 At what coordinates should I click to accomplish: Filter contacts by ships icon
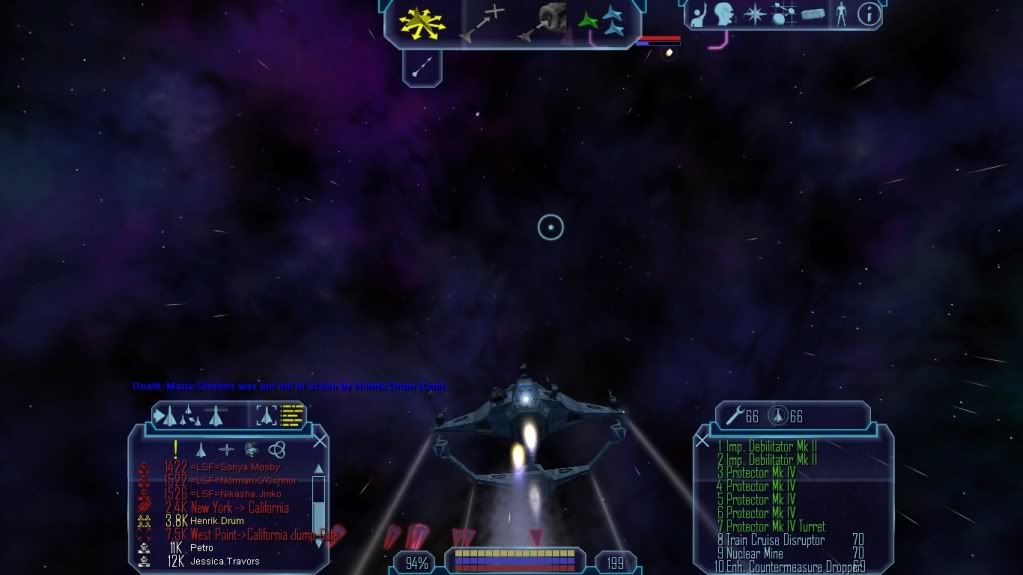click(201, 449)
